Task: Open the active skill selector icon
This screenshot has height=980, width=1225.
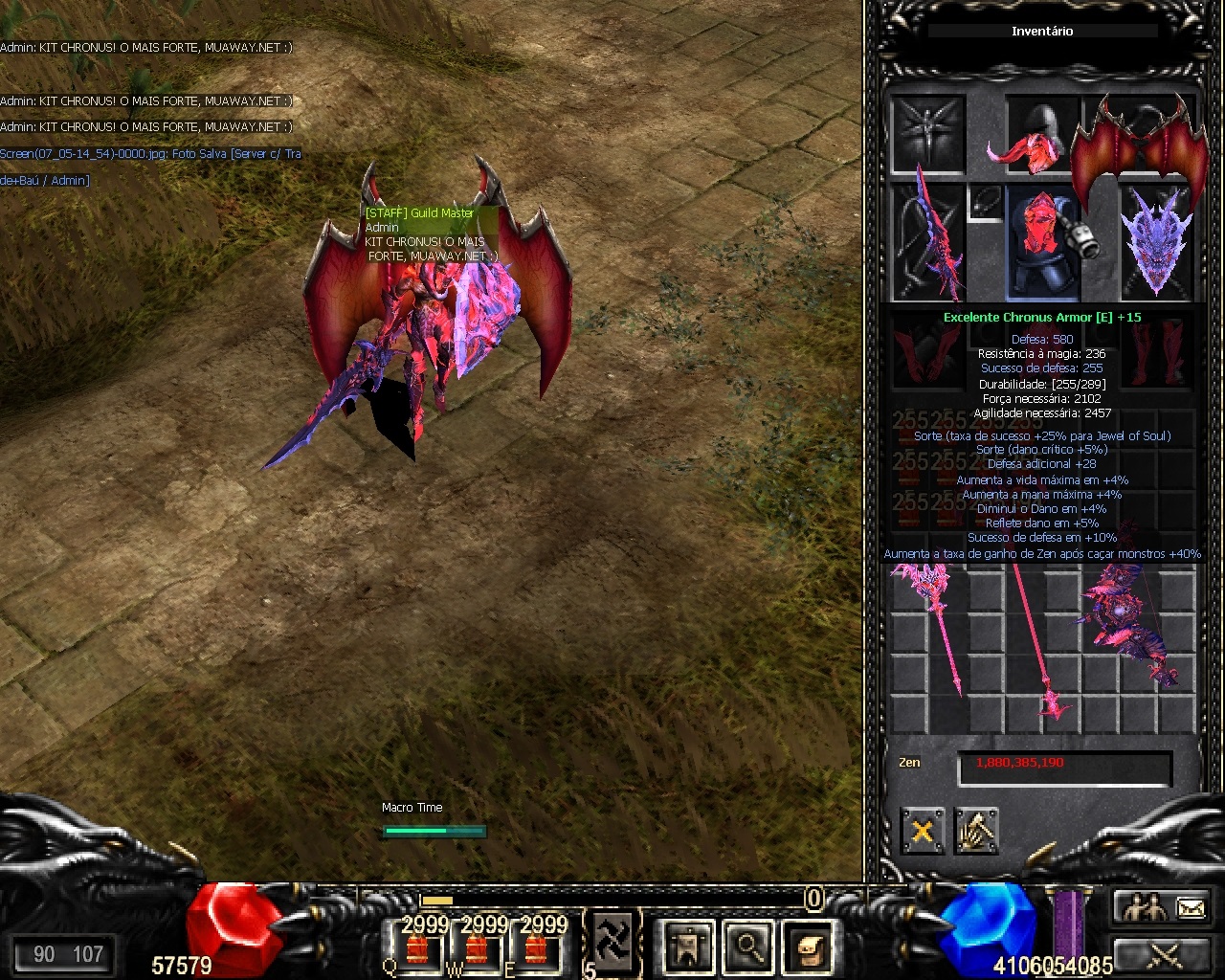Action: [x=611, y=943]
